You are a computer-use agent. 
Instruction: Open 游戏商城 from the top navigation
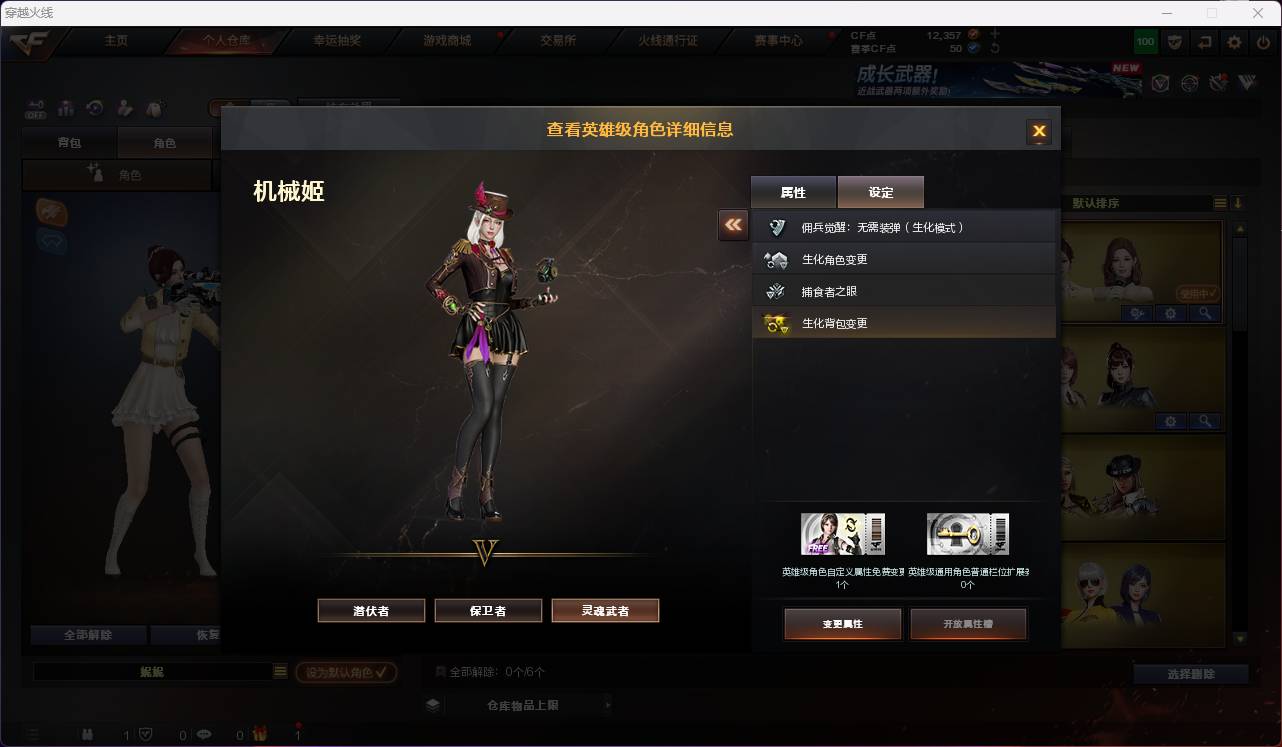tap(443, 42)
